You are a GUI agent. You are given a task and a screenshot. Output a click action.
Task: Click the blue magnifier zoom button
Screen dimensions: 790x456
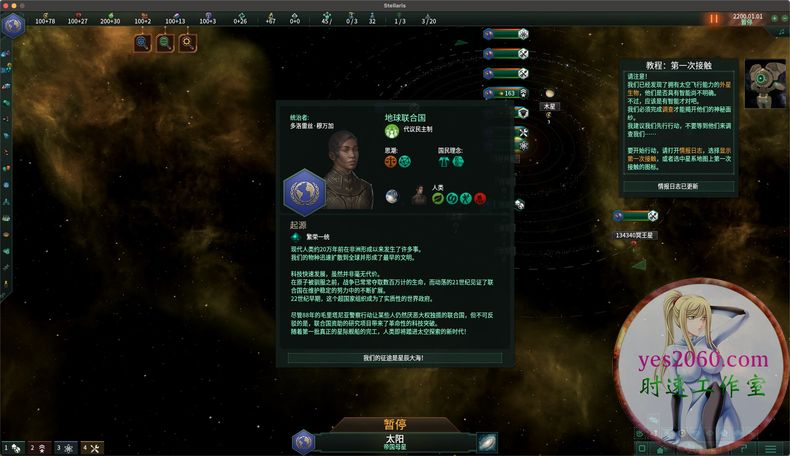[143, 42]
